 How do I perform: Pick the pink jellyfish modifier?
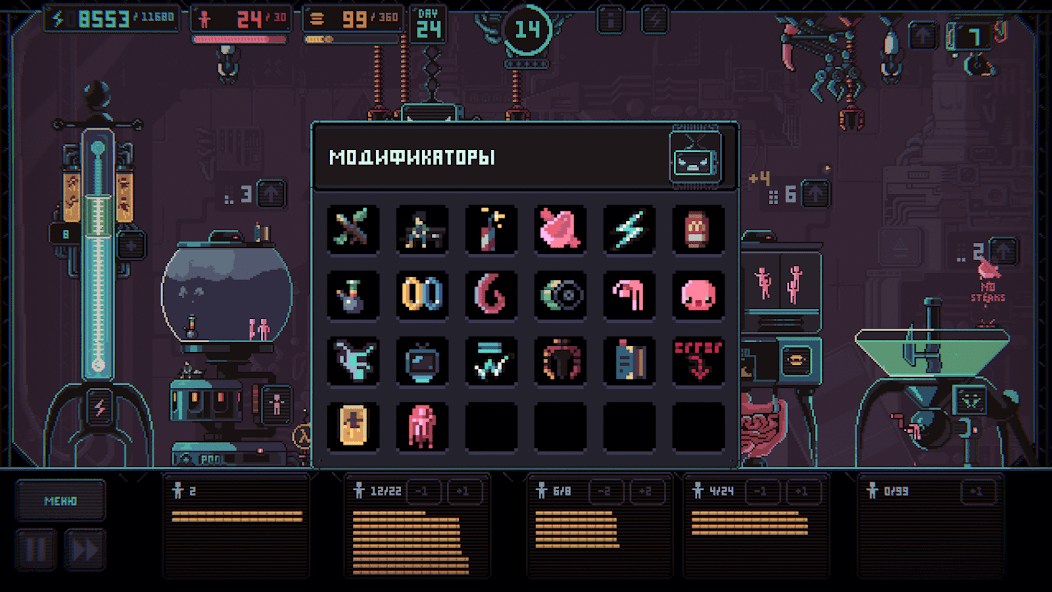coord(422,425)
